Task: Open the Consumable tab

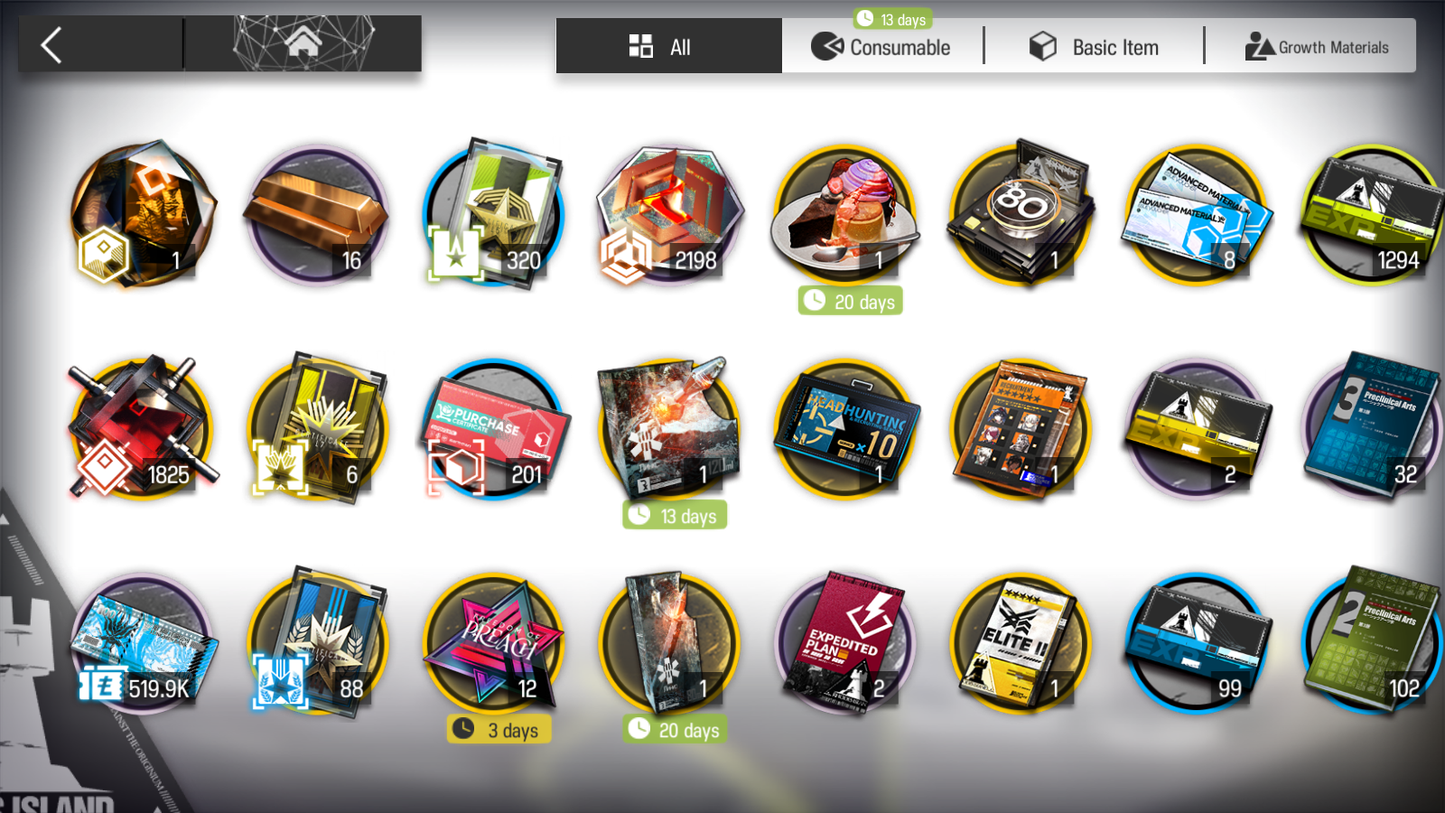Action: click(x=882, y=47)
